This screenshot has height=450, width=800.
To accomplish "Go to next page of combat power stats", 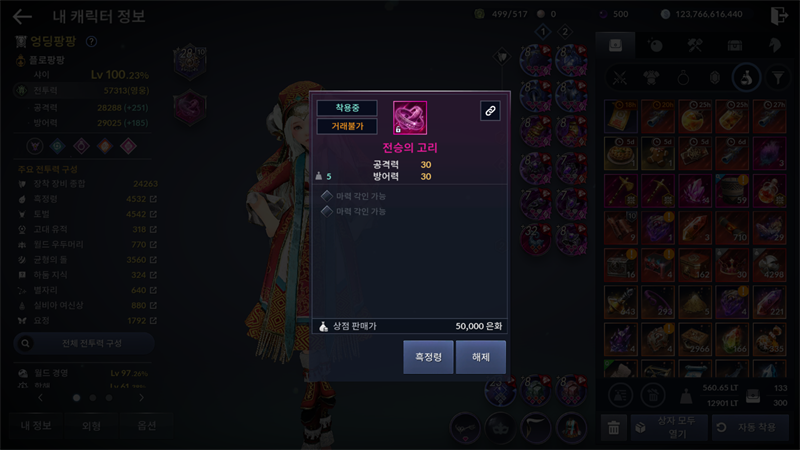I will [x=141, y=397].
